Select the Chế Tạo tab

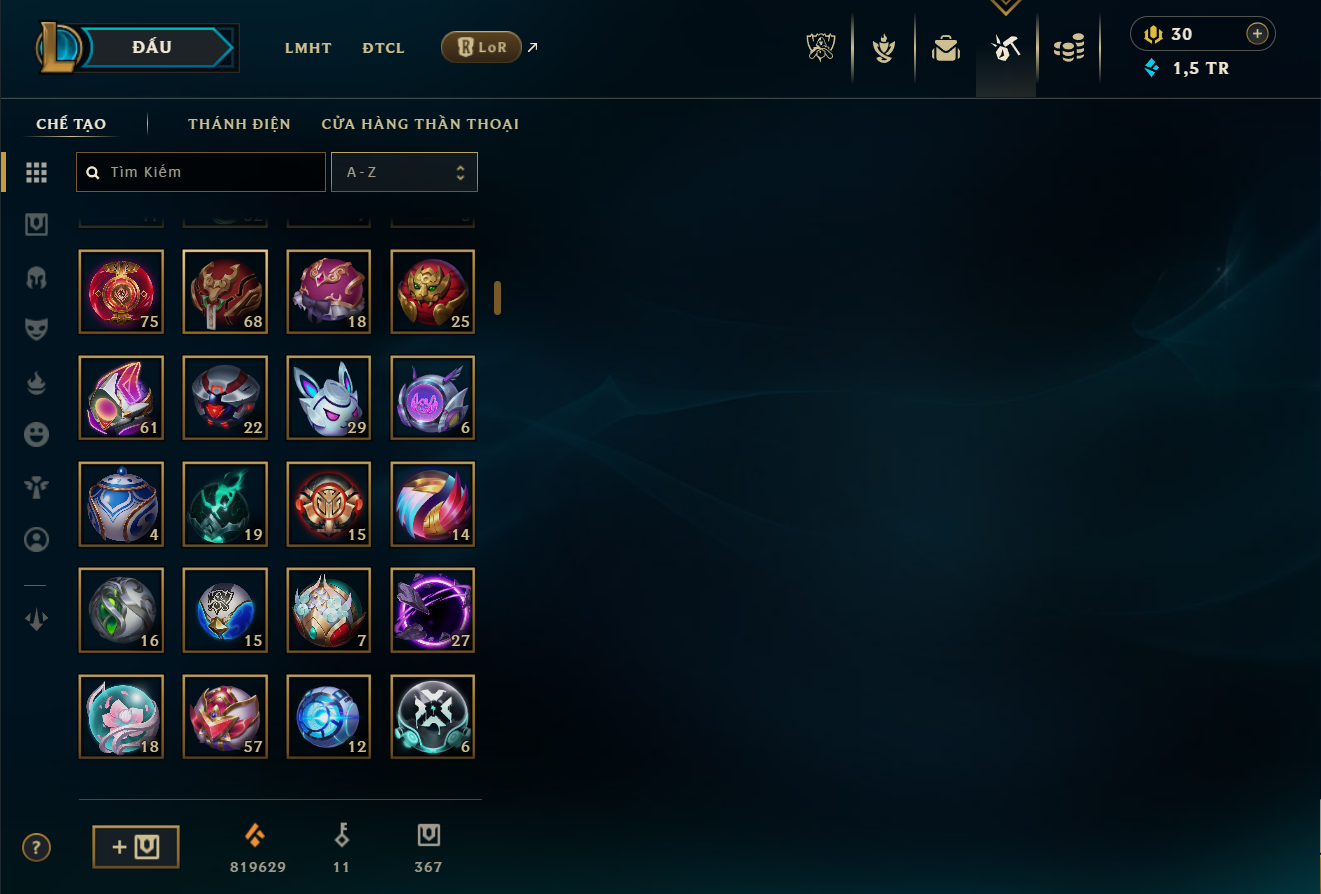click(x=71, y=124)
